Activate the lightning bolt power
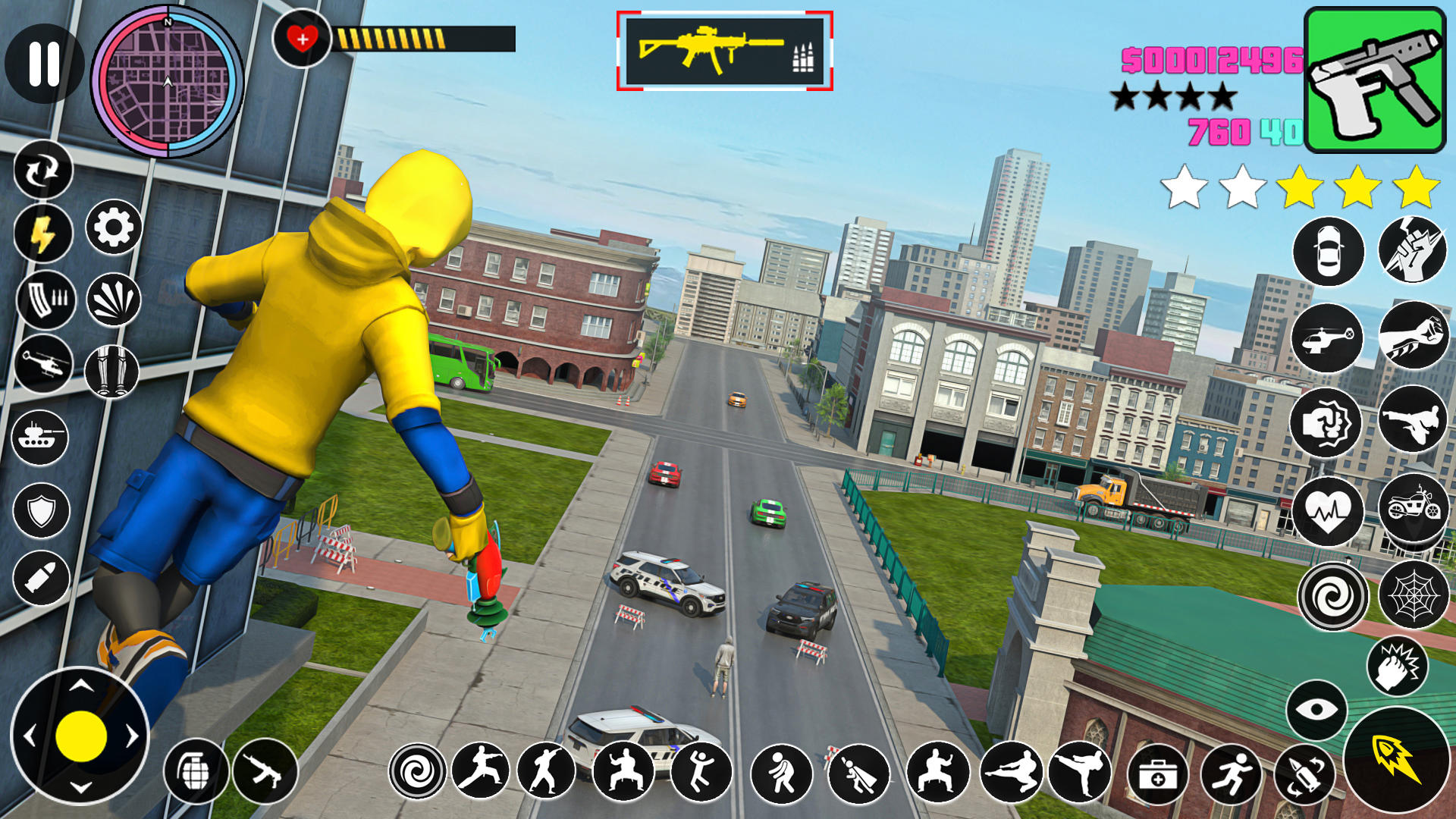The image size is (1456, 819). point(43,234)
